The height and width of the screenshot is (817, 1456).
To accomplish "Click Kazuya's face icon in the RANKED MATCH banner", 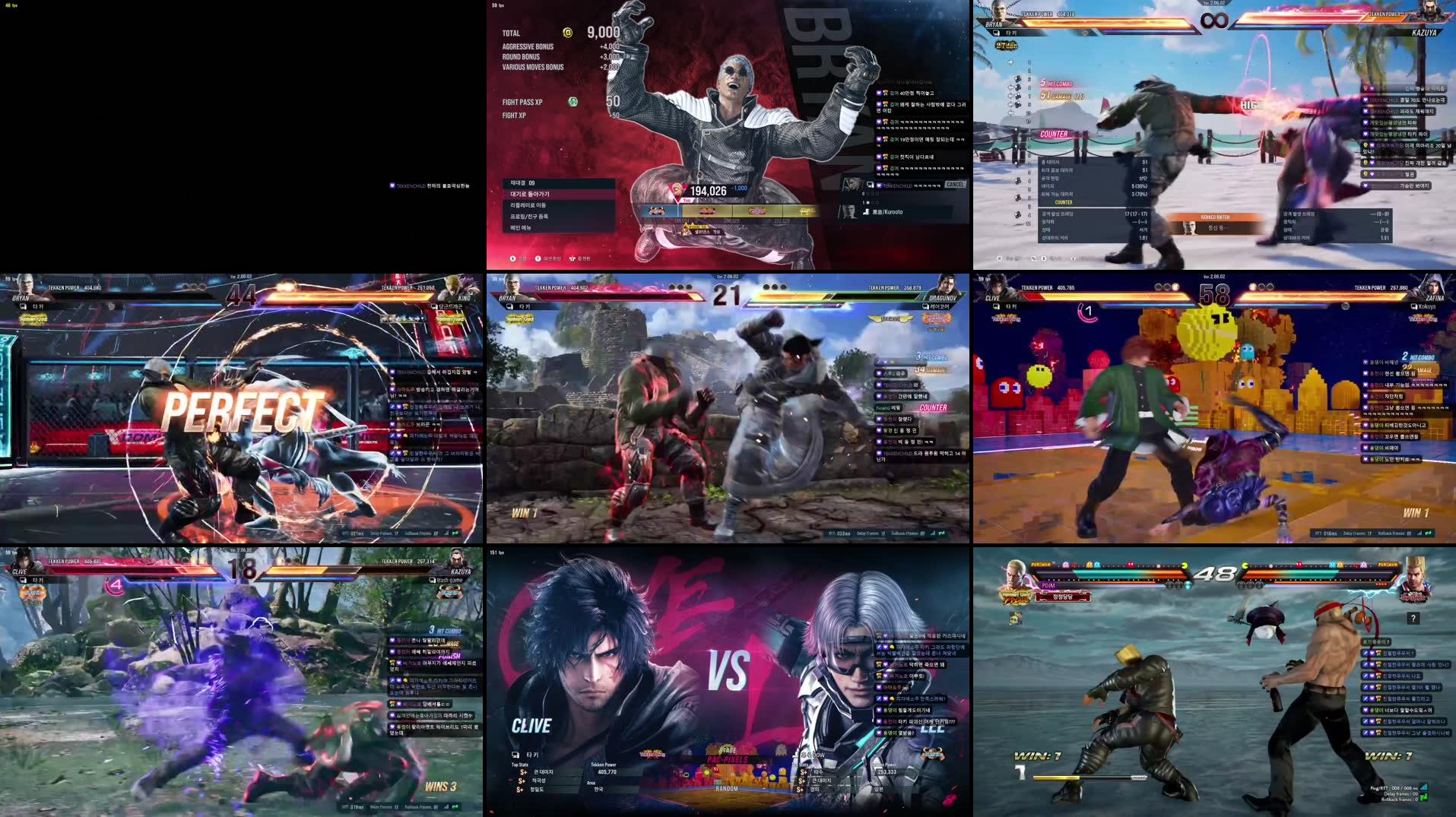I will tap(1189, 230).
